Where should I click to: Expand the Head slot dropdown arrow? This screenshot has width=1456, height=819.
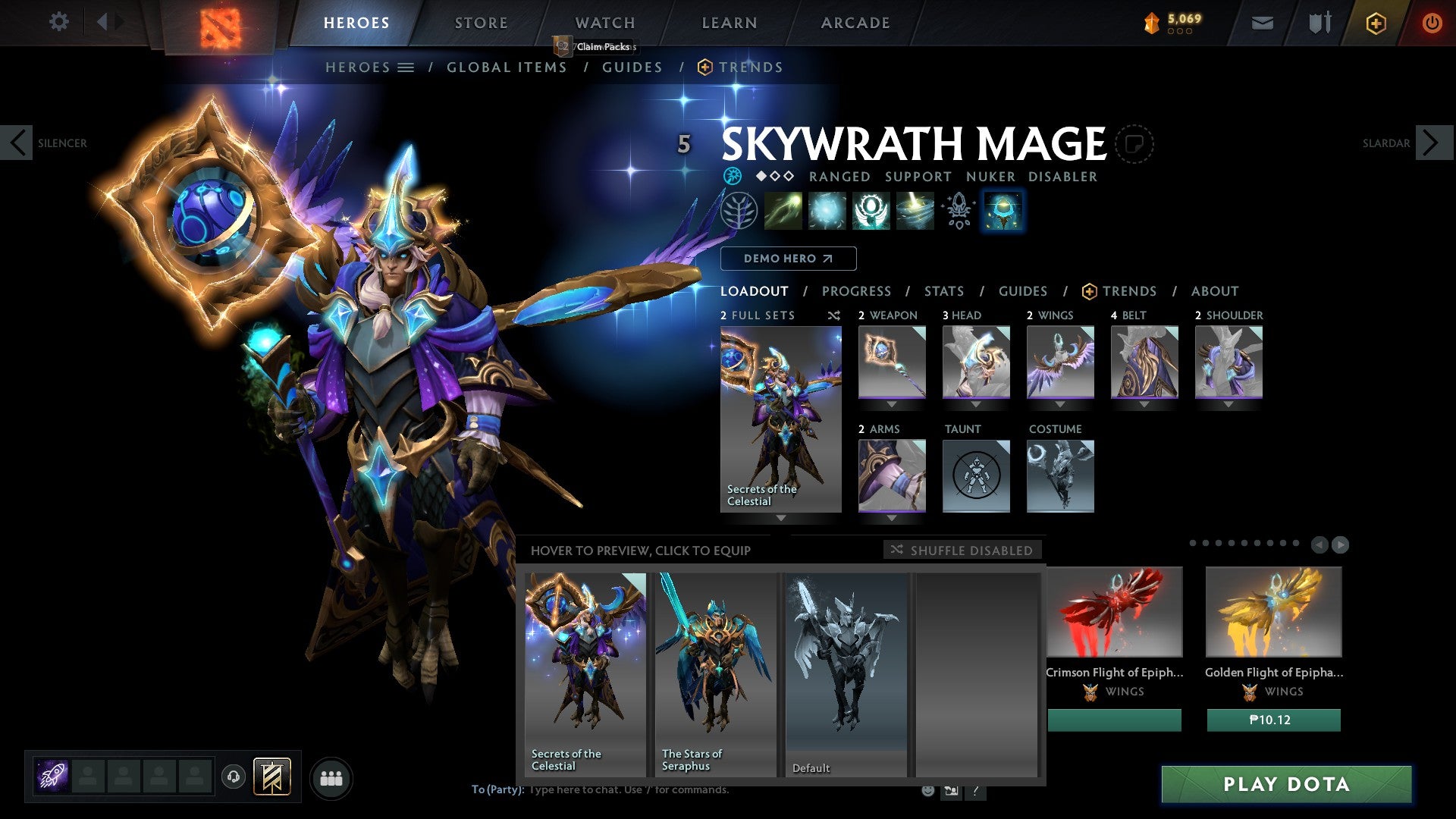(x=976, y=404)
